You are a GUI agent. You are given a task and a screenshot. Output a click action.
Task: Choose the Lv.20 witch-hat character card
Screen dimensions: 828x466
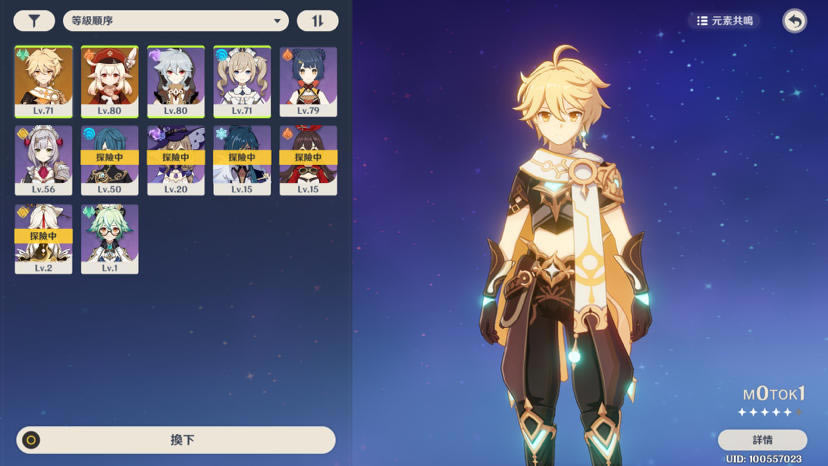(x=176, y=160)
